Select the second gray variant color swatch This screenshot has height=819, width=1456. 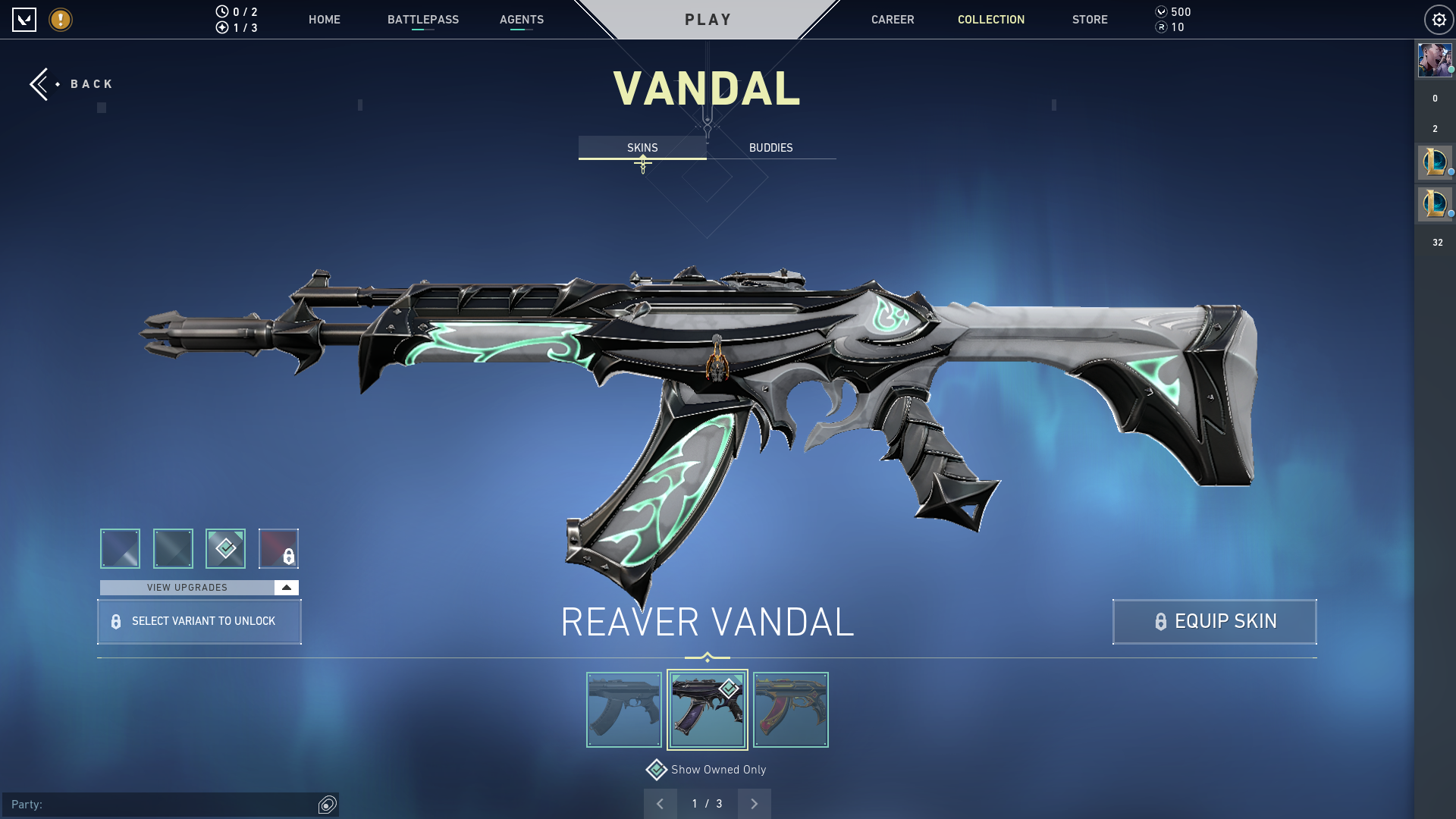pyautogui.click(x=173, y=548)
